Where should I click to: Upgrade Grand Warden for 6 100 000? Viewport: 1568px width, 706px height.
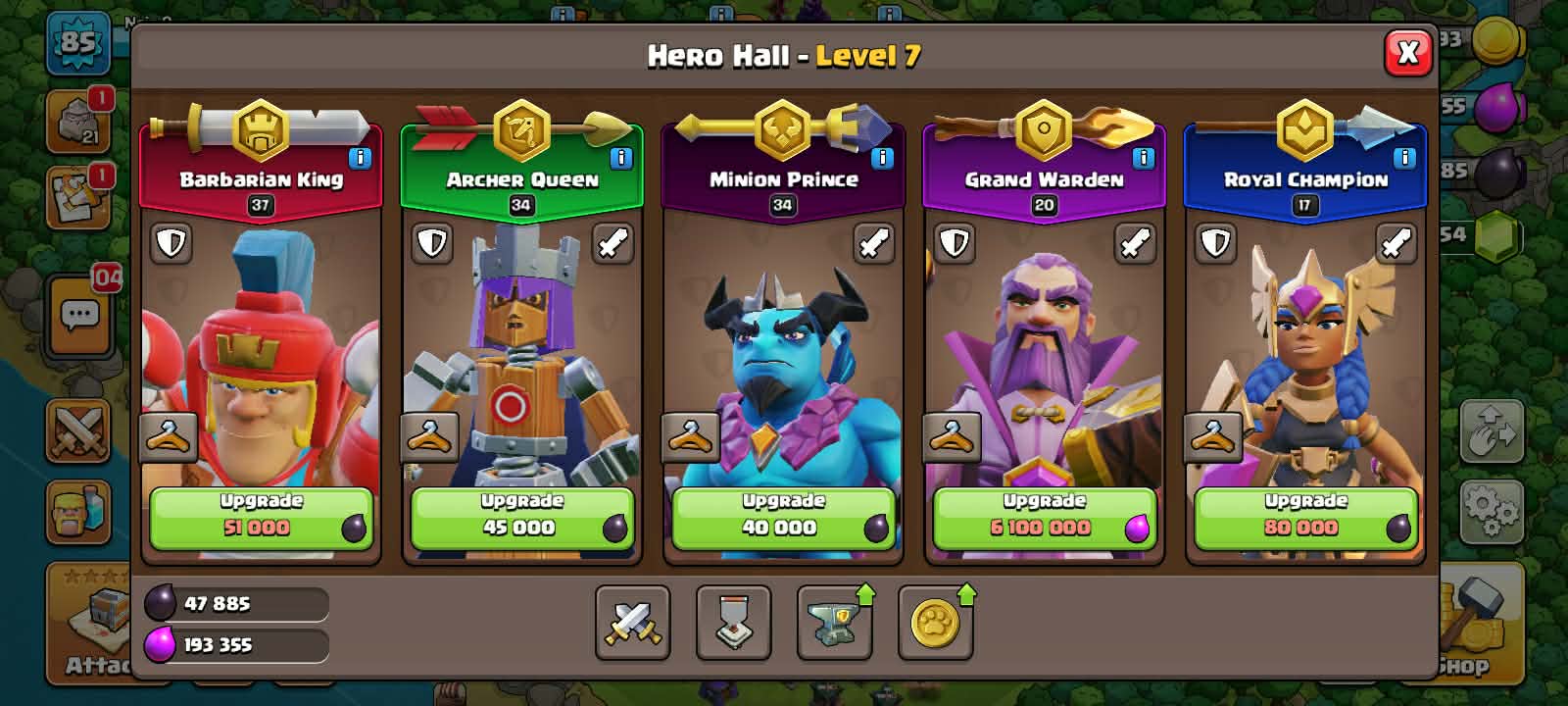[1044, 518]
